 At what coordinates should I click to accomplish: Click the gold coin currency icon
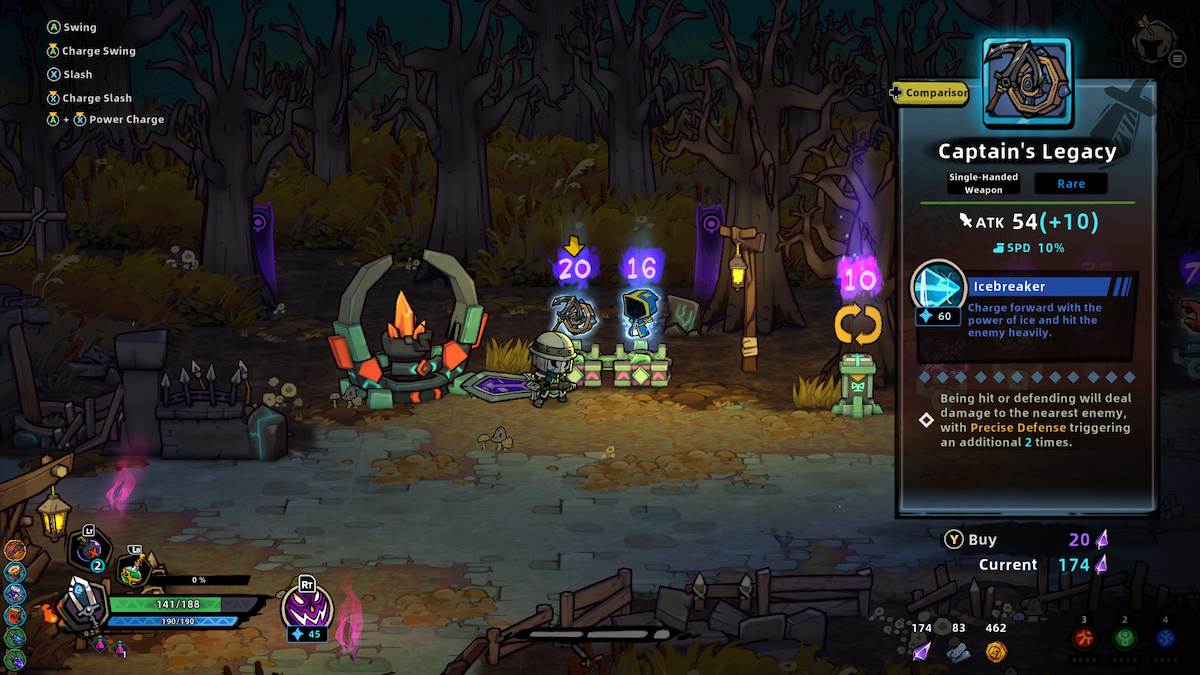995,651
